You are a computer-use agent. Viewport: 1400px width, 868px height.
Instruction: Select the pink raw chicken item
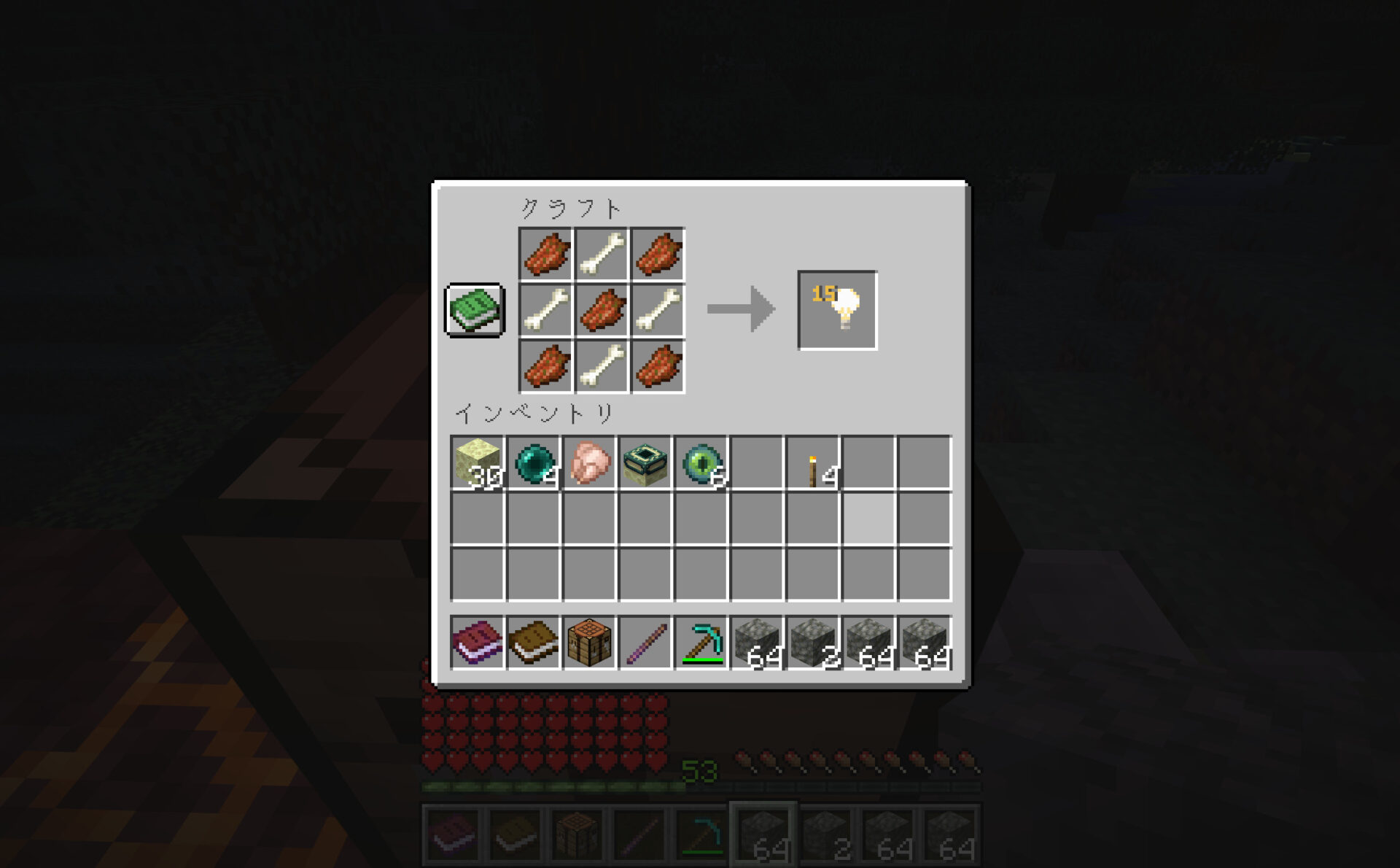pyautogui.click(x=589, y=462)
